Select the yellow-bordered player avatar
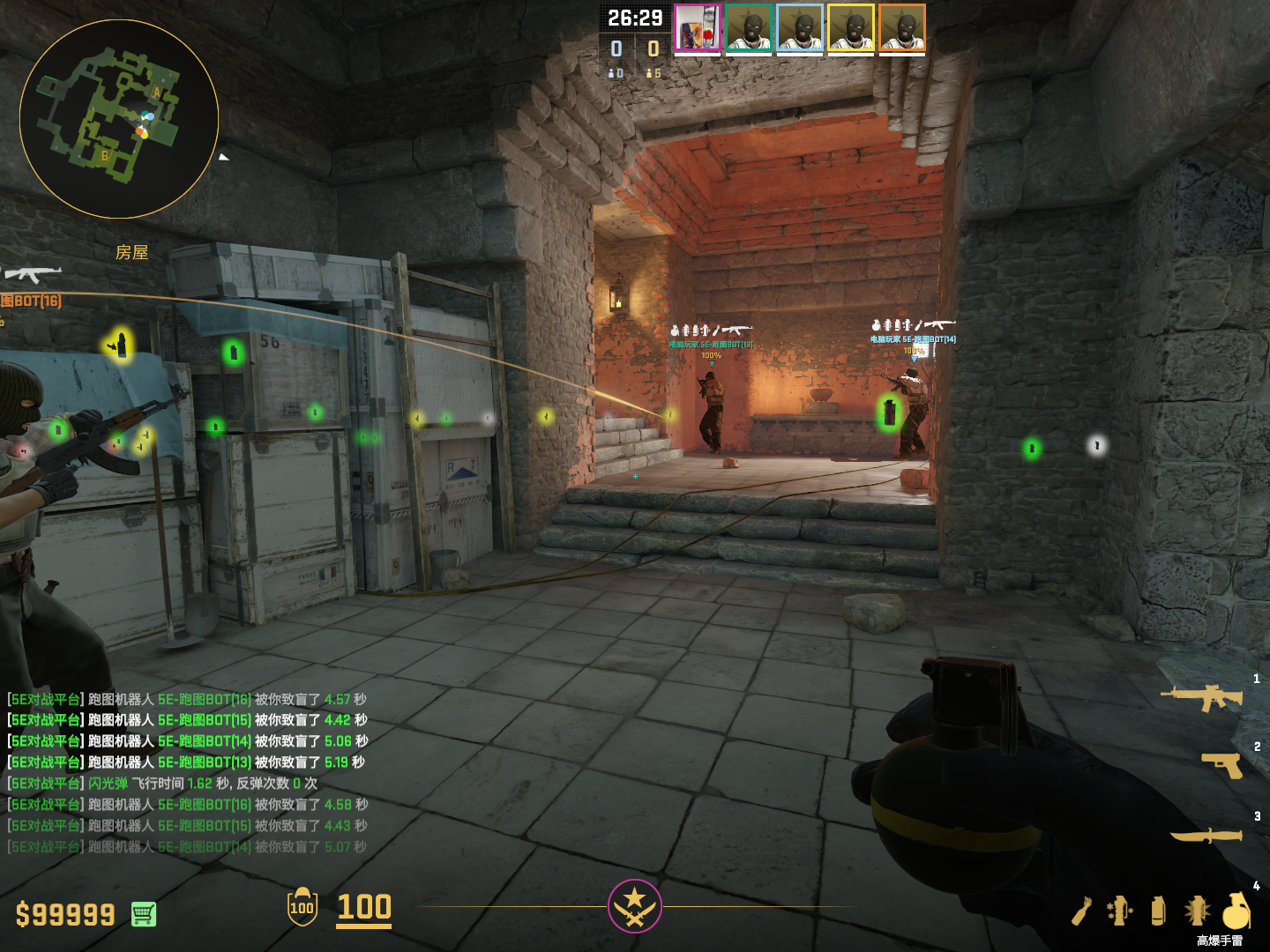Image resolution: width=1270 pixels, height=952 pixels. (851, 28)
